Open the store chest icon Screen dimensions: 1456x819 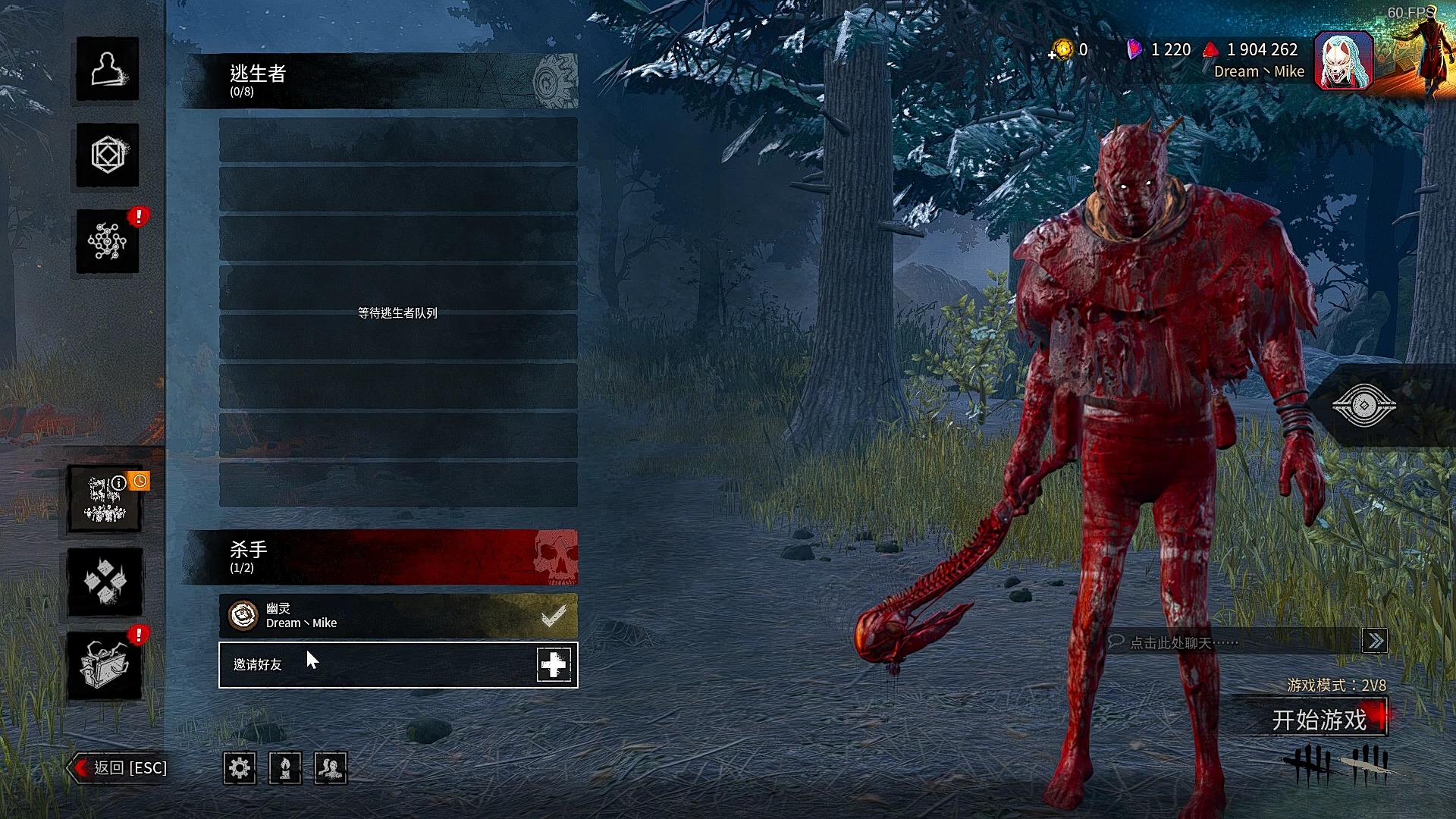105,666
